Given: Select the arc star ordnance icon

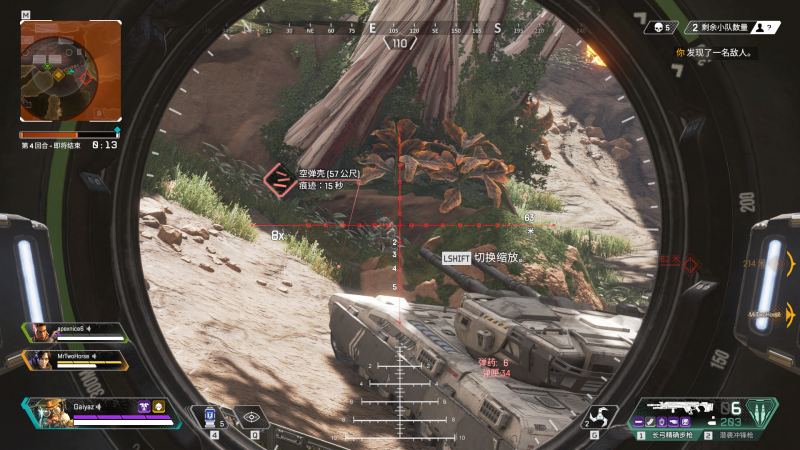Looking at the screenshot, I should tap(602, 415).
